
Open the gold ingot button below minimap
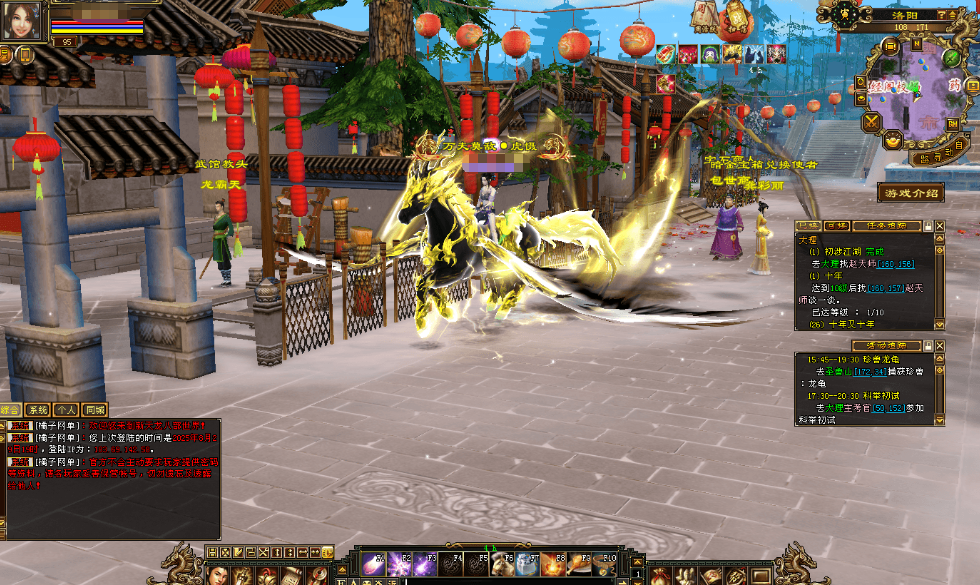tap(893, 141)
